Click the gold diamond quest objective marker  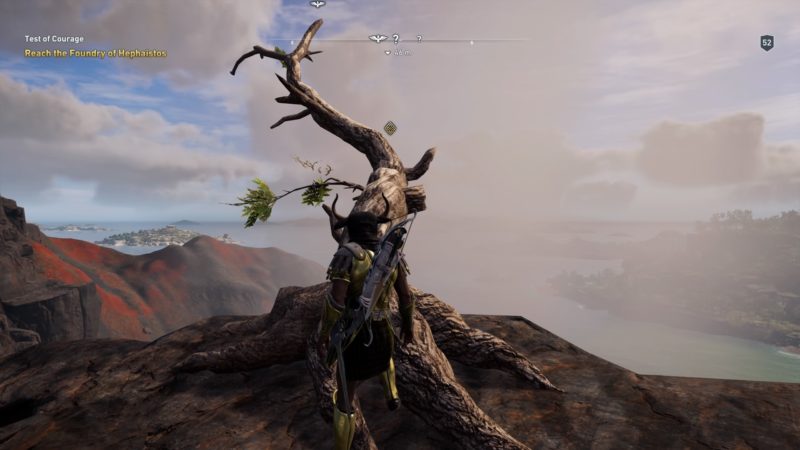390,127
